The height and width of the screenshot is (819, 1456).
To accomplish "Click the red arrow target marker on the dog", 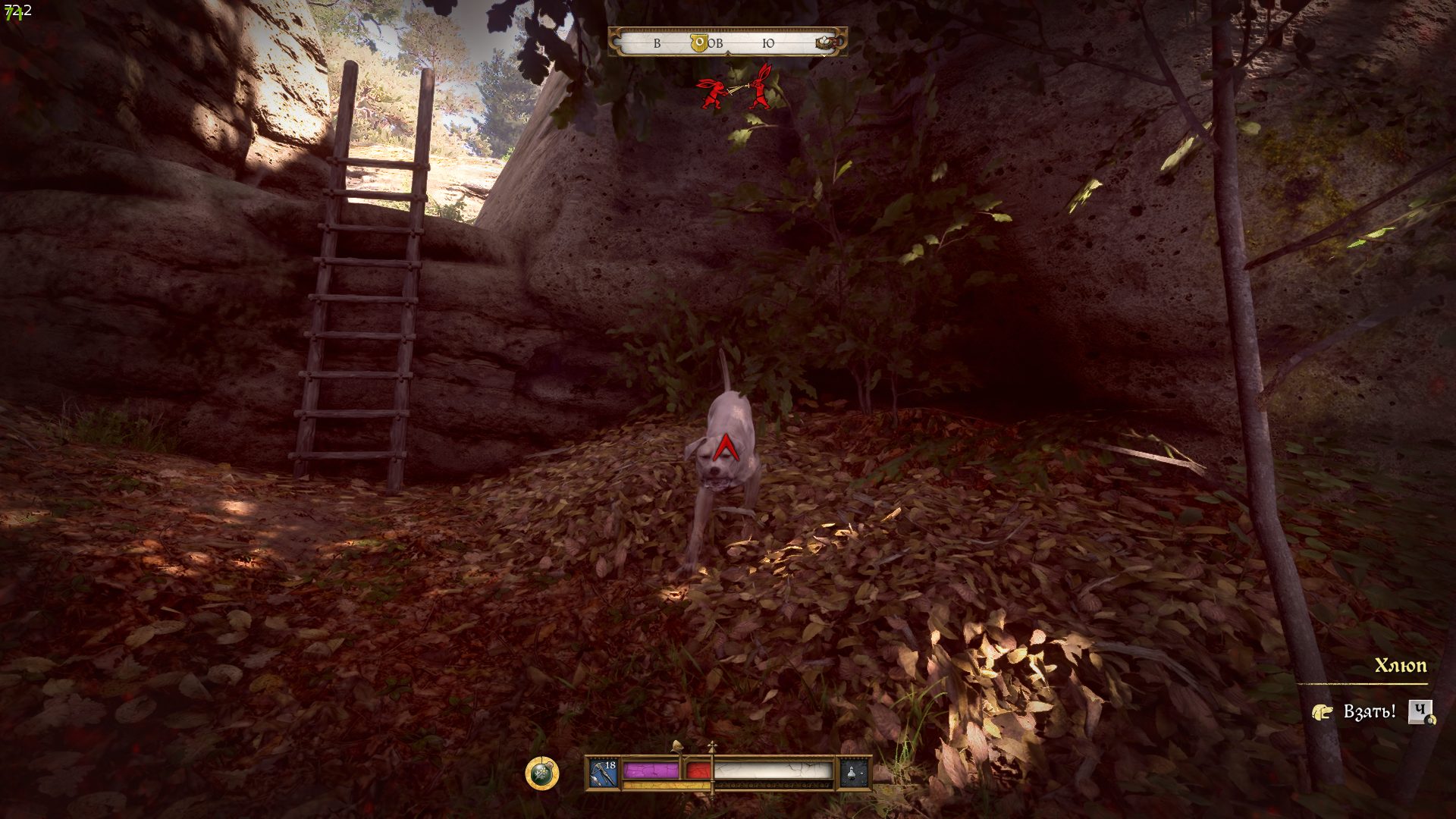I will pos(726,448).
